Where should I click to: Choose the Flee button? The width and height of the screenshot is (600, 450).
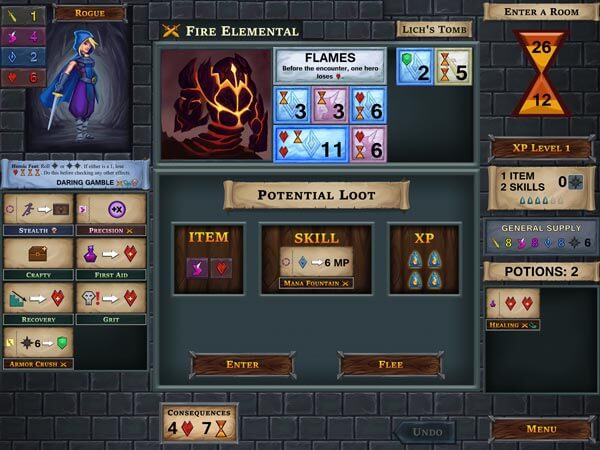[x=388, y=365]
